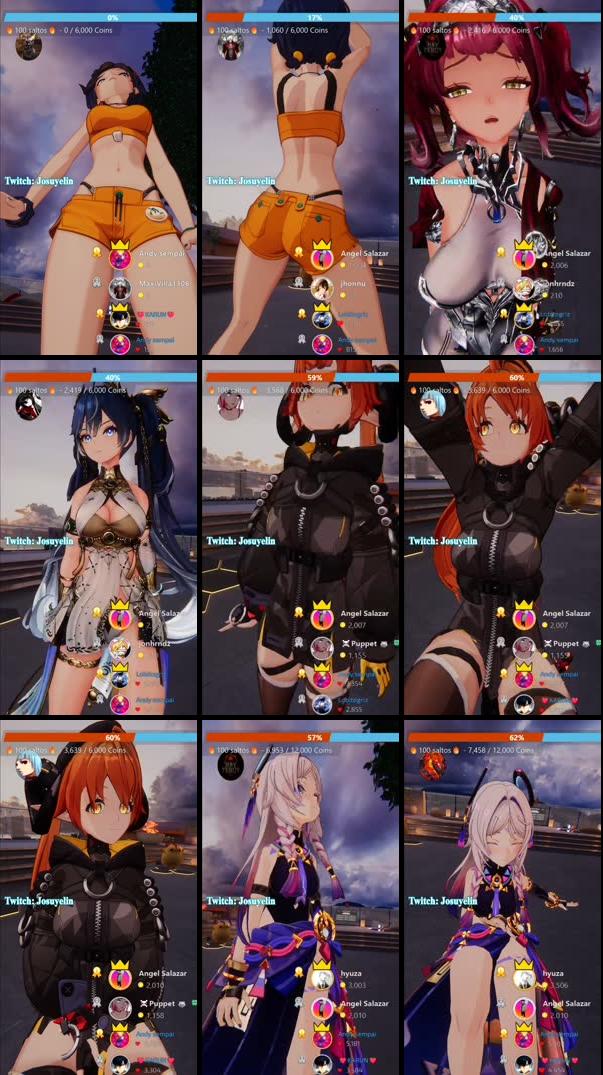Open the avatar beside the 1,060 / 6,000 Coins goal
Image resolution: width=603 pixels, height=1075 pixels.
tap(230, 46)
